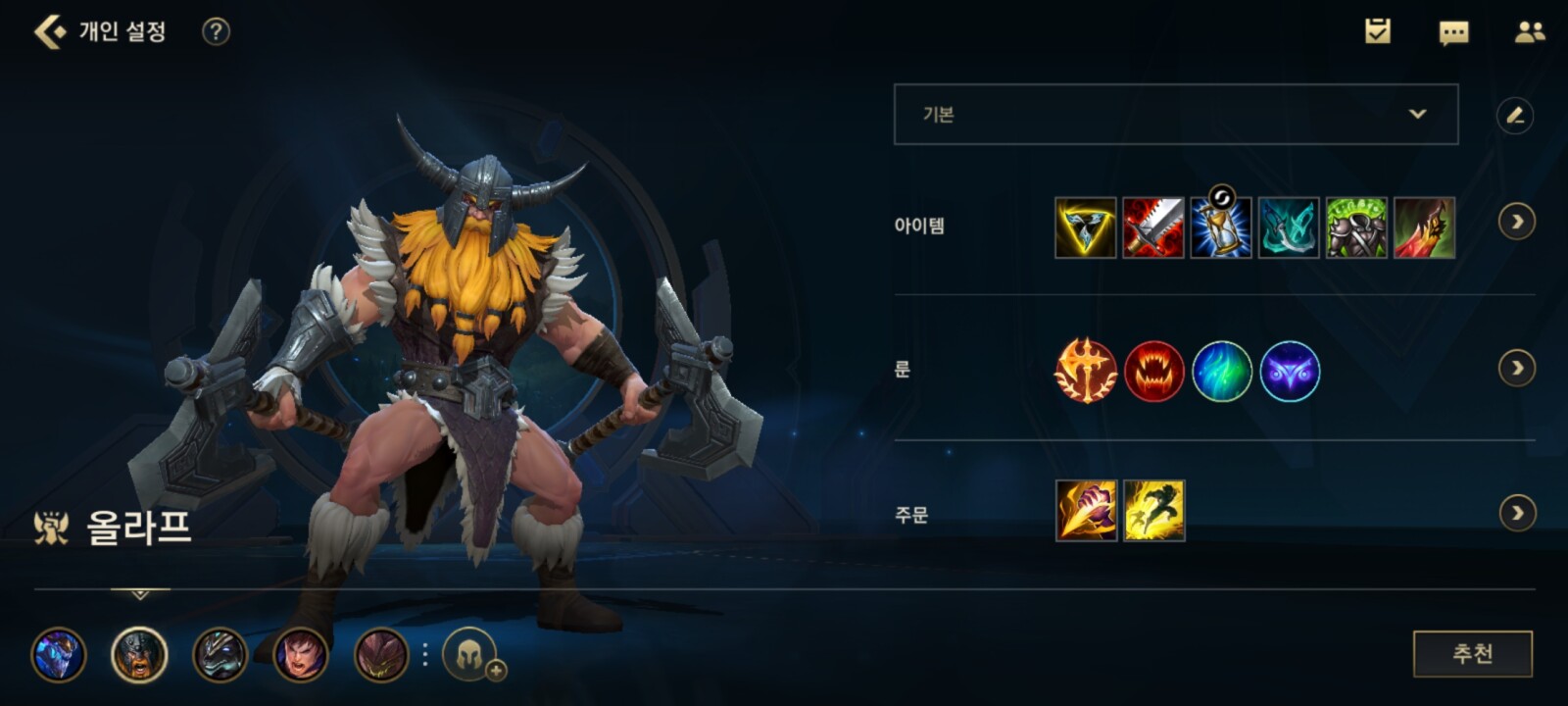Select the hourglass boots enchant item
Screen dimensions: 1568x706
1220,227
